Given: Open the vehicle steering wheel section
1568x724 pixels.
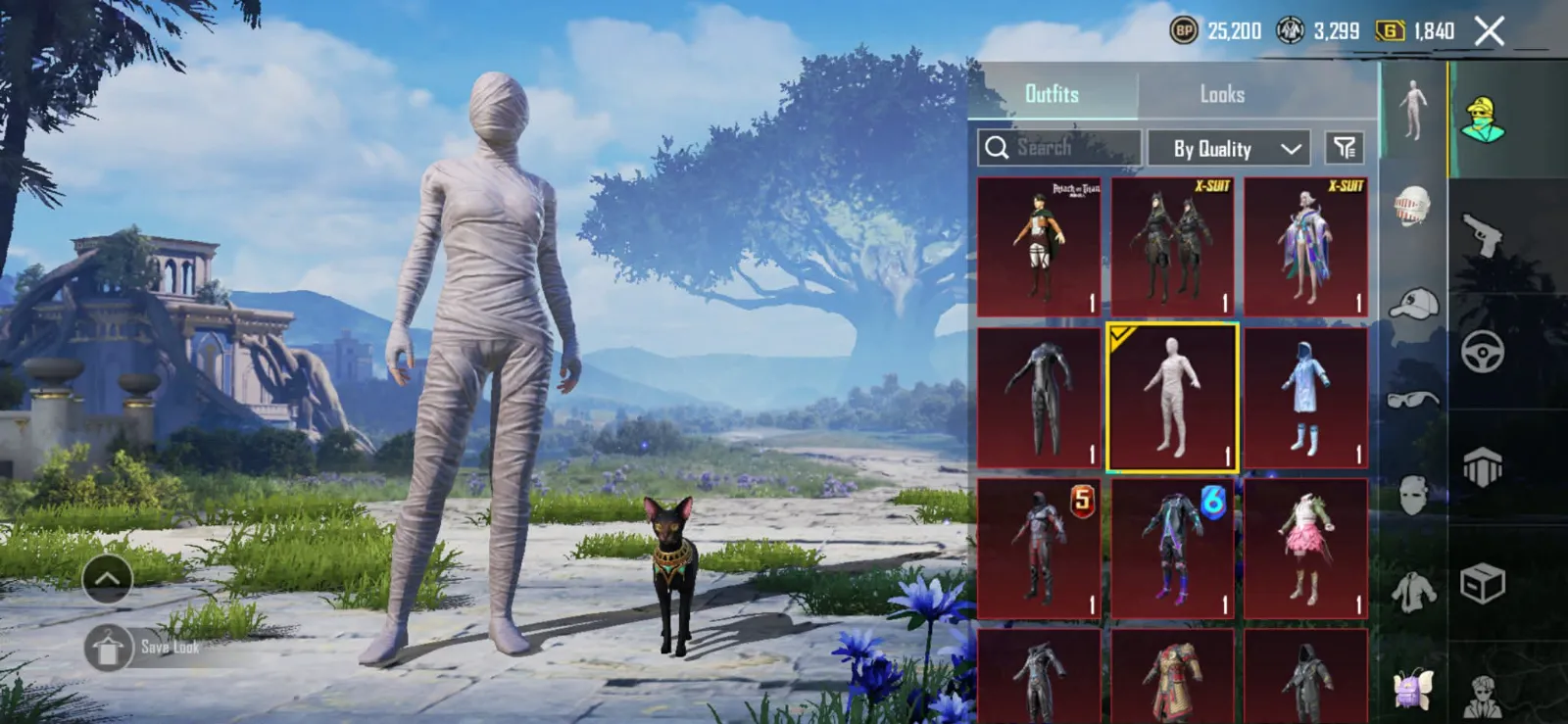Looking at the screenshot, I should tap(1482, 351).
